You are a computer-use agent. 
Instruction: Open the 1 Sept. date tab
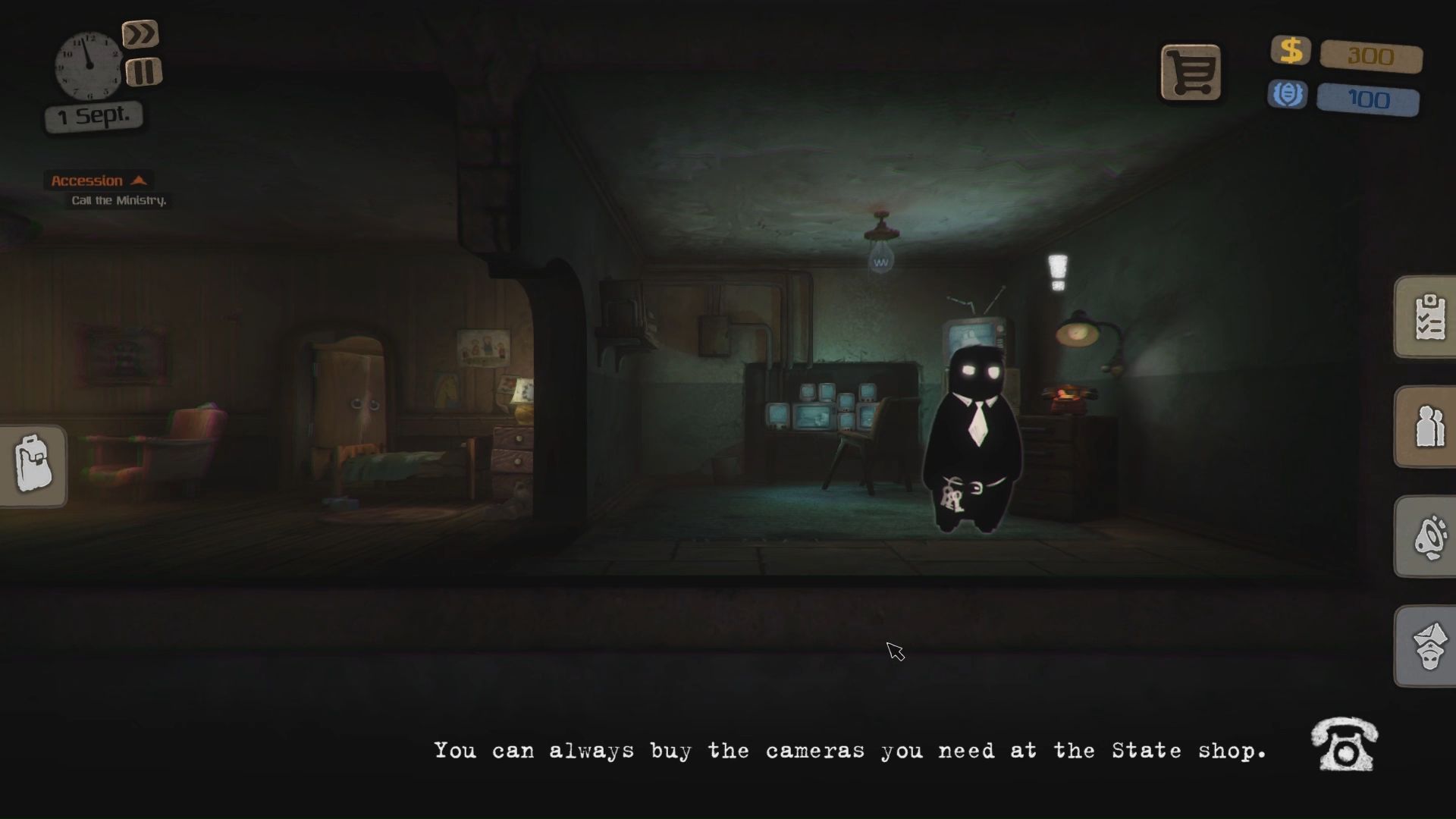point(93,115)
